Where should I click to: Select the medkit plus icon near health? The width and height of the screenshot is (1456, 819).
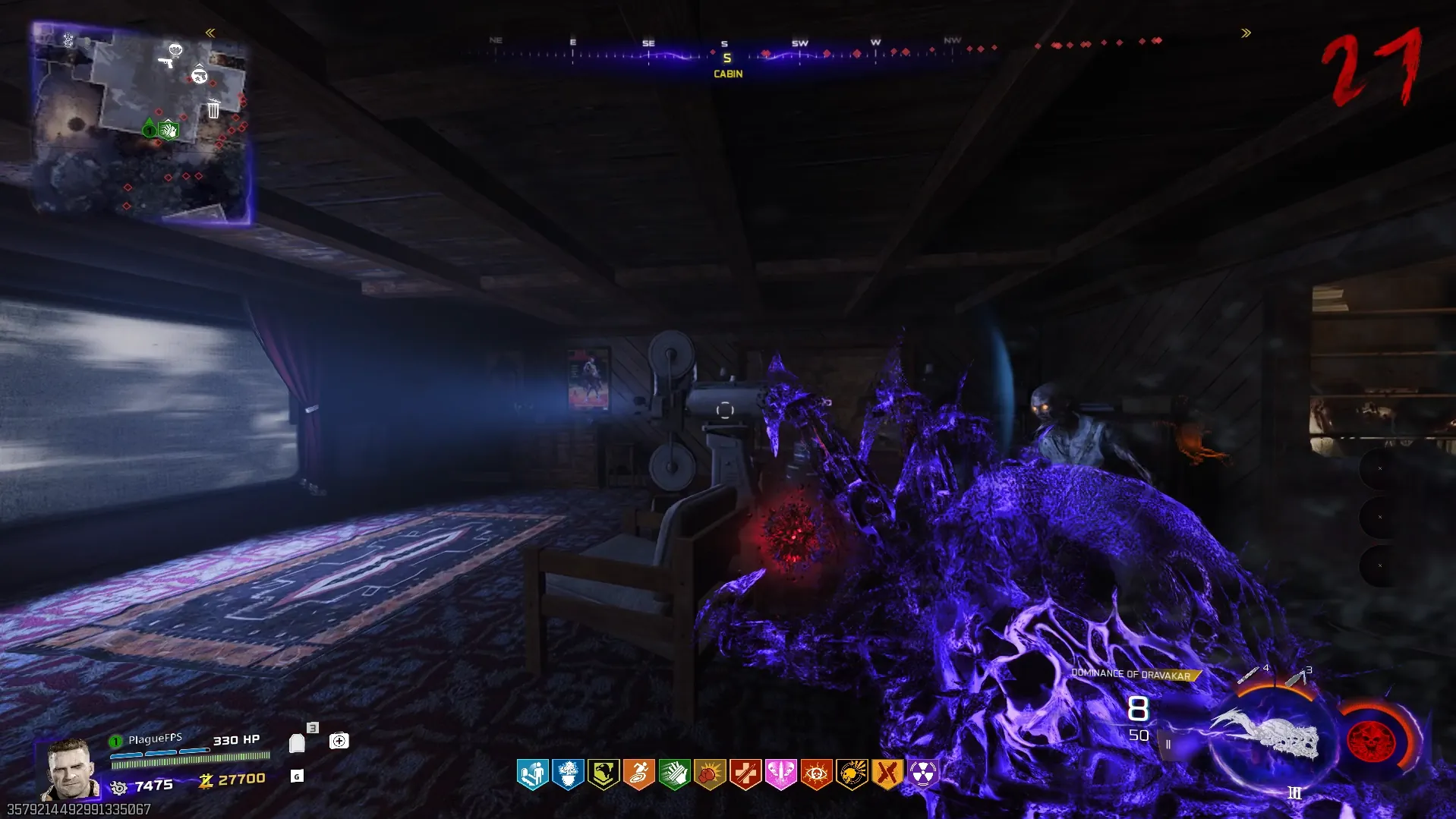pos(339,741)
